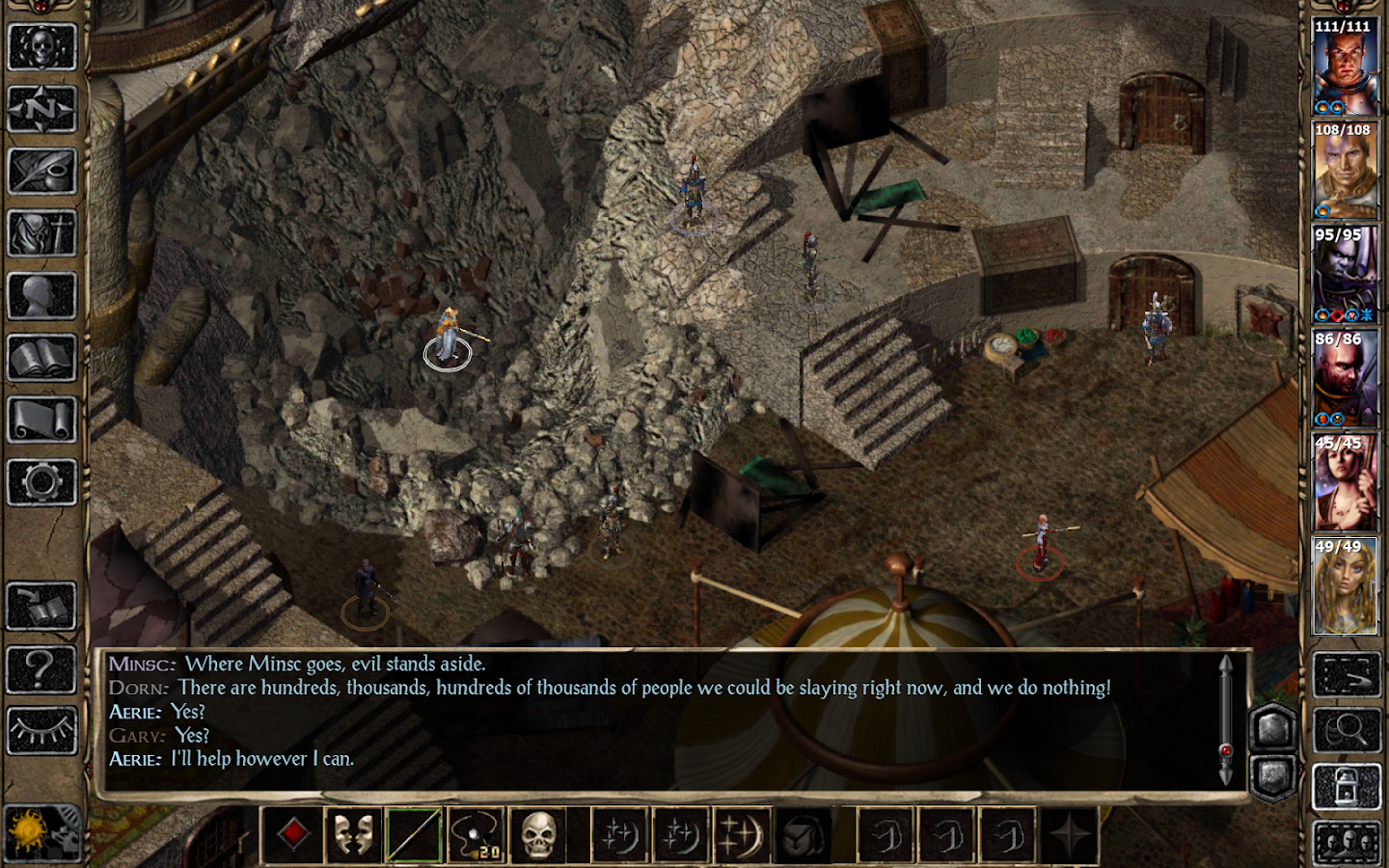1389x868 pixels.
Task: Toggle the interface with the closed-eye button
Action: pyautogui.click(x=41, y=730)
